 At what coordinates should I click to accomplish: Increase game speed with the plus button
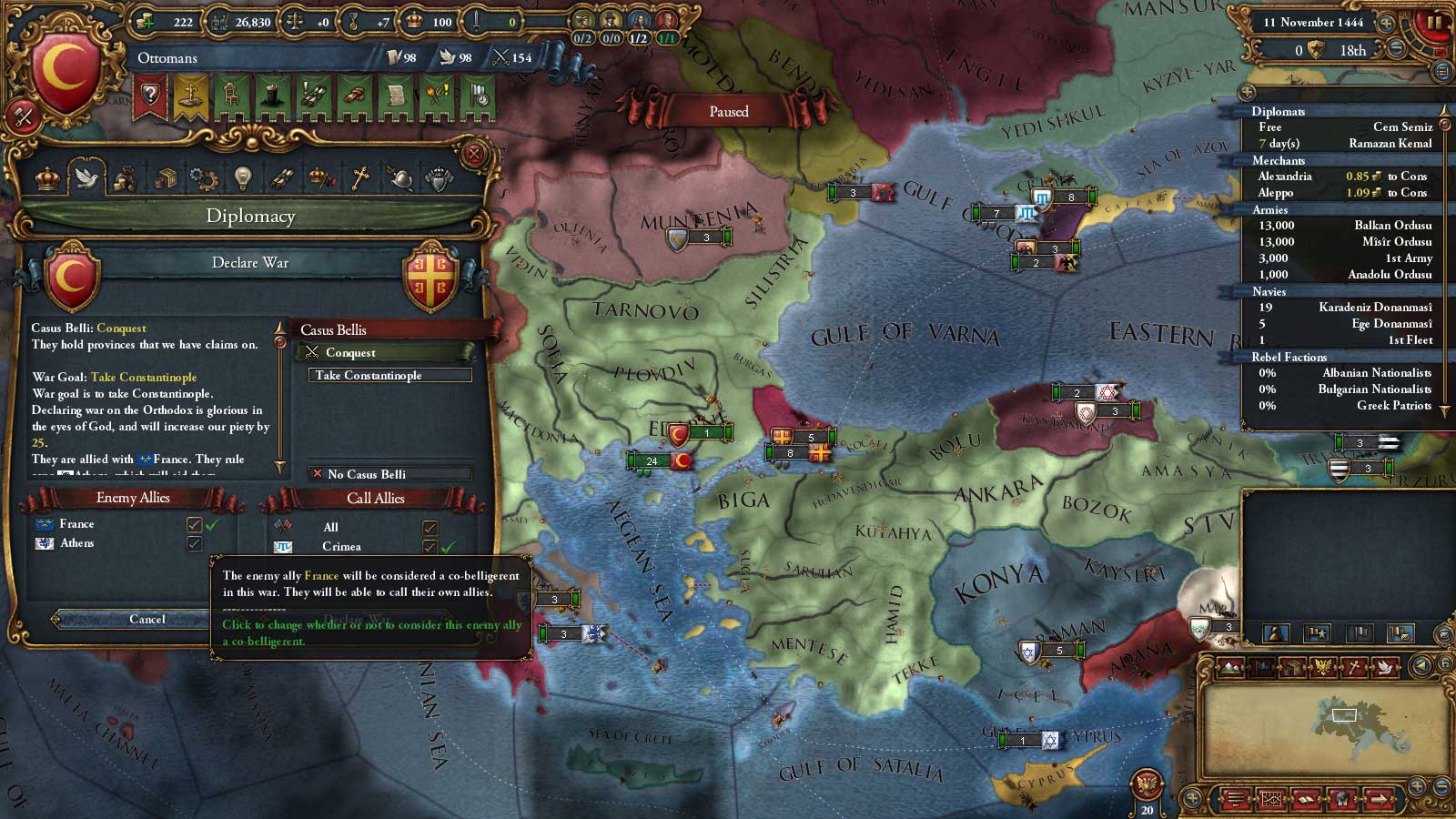coord(1386,23)
